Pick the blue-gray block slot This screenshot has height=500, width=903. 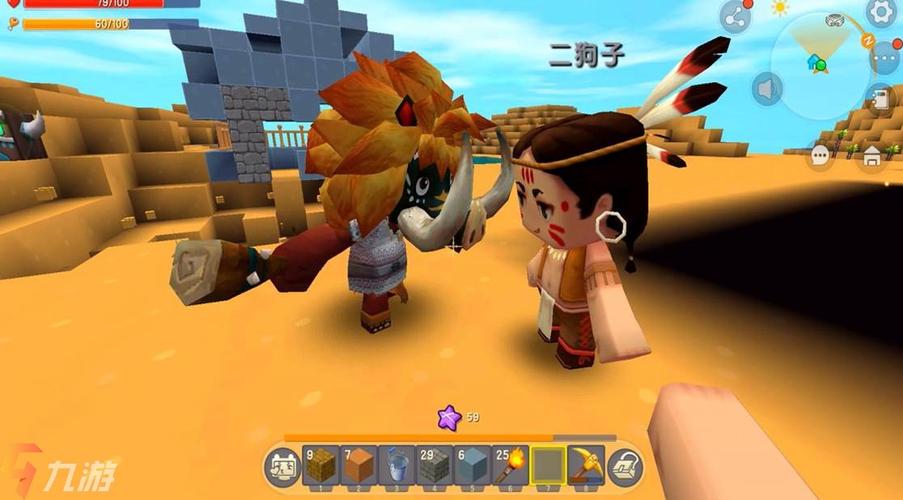tap(473, 465)
